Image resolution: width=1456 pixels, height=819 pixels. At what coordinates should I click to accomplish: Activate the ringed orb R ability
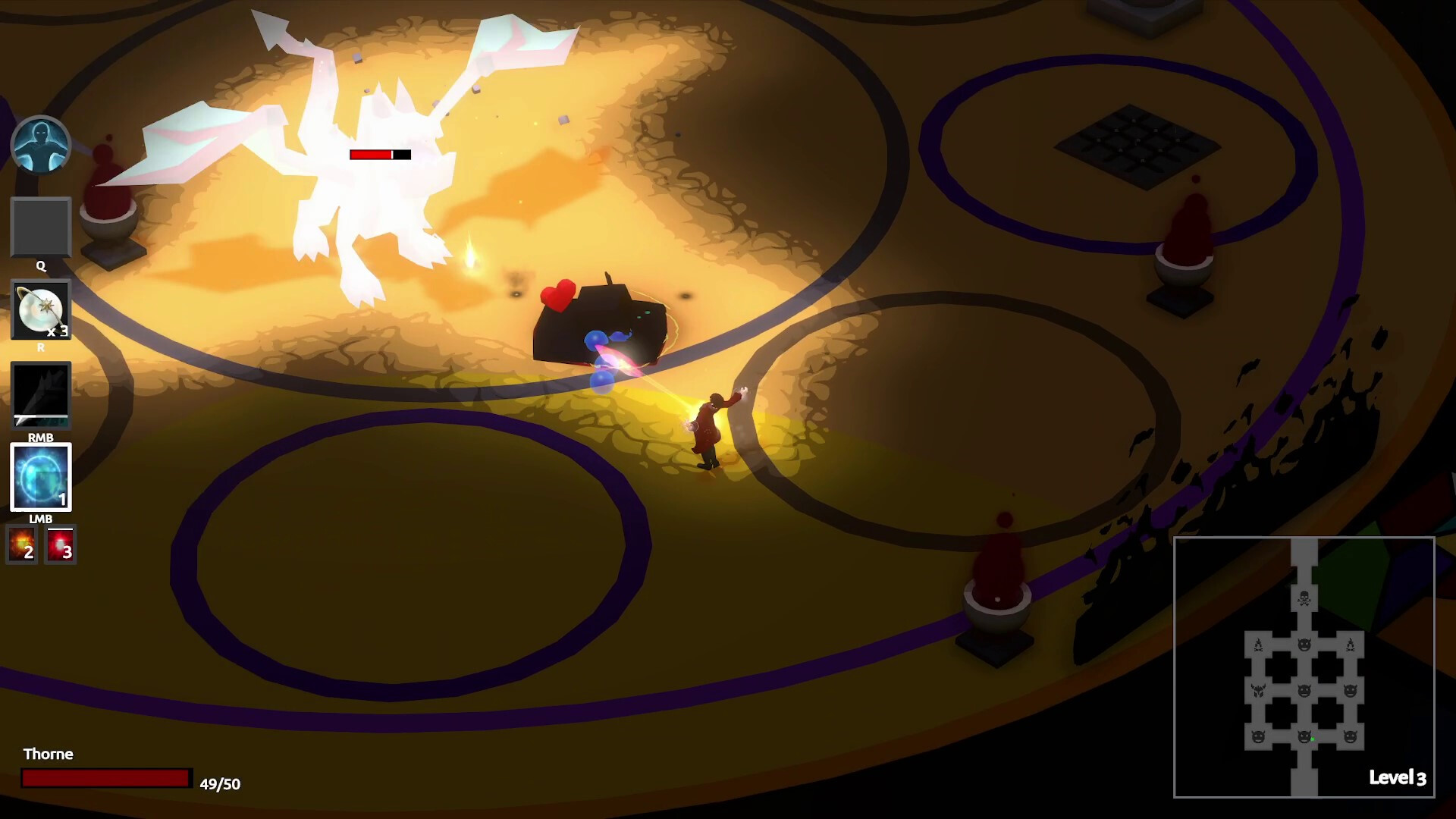[41, 309]
